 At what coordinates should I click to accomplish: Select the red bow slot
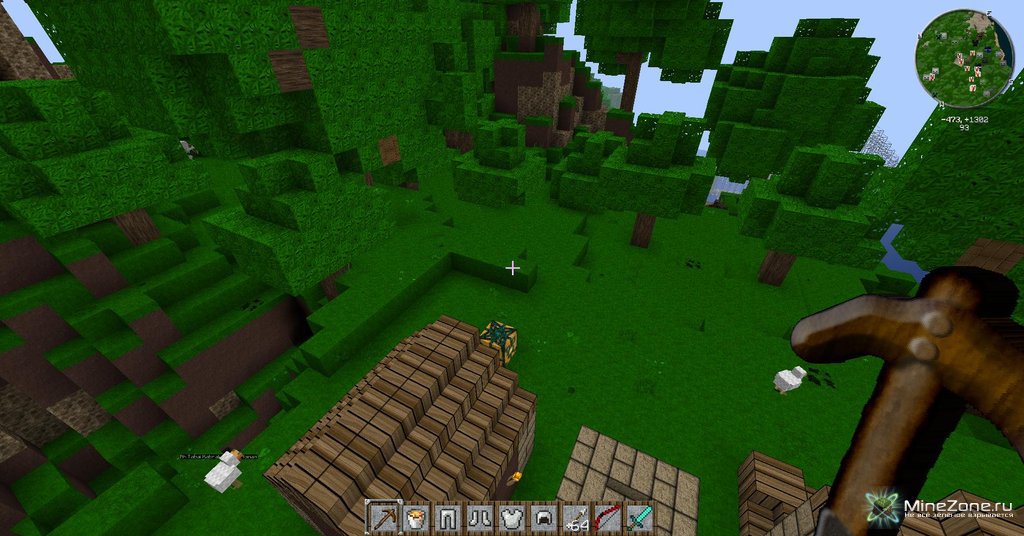pos(606,517)
